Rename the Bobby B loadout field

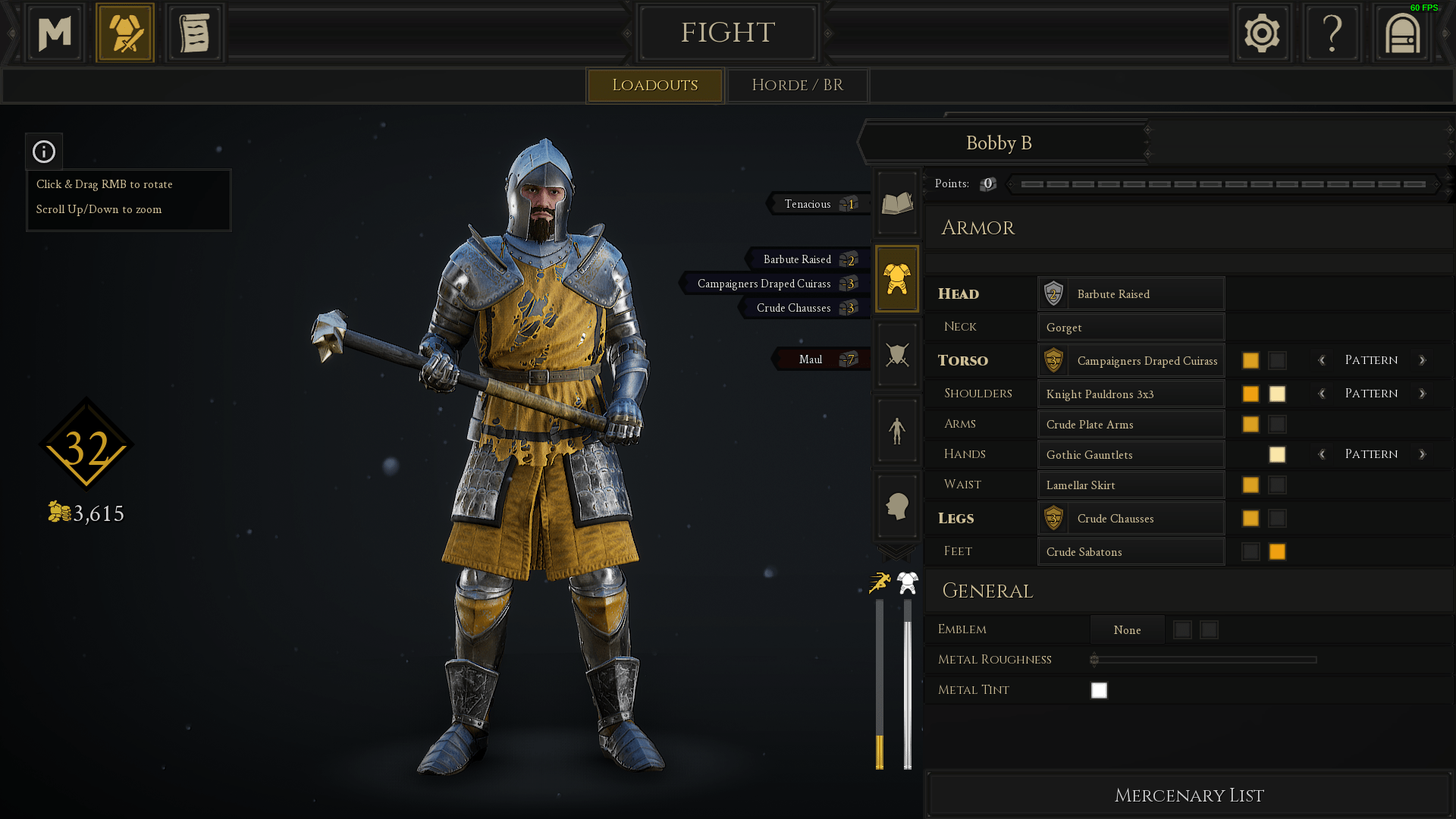999,143
